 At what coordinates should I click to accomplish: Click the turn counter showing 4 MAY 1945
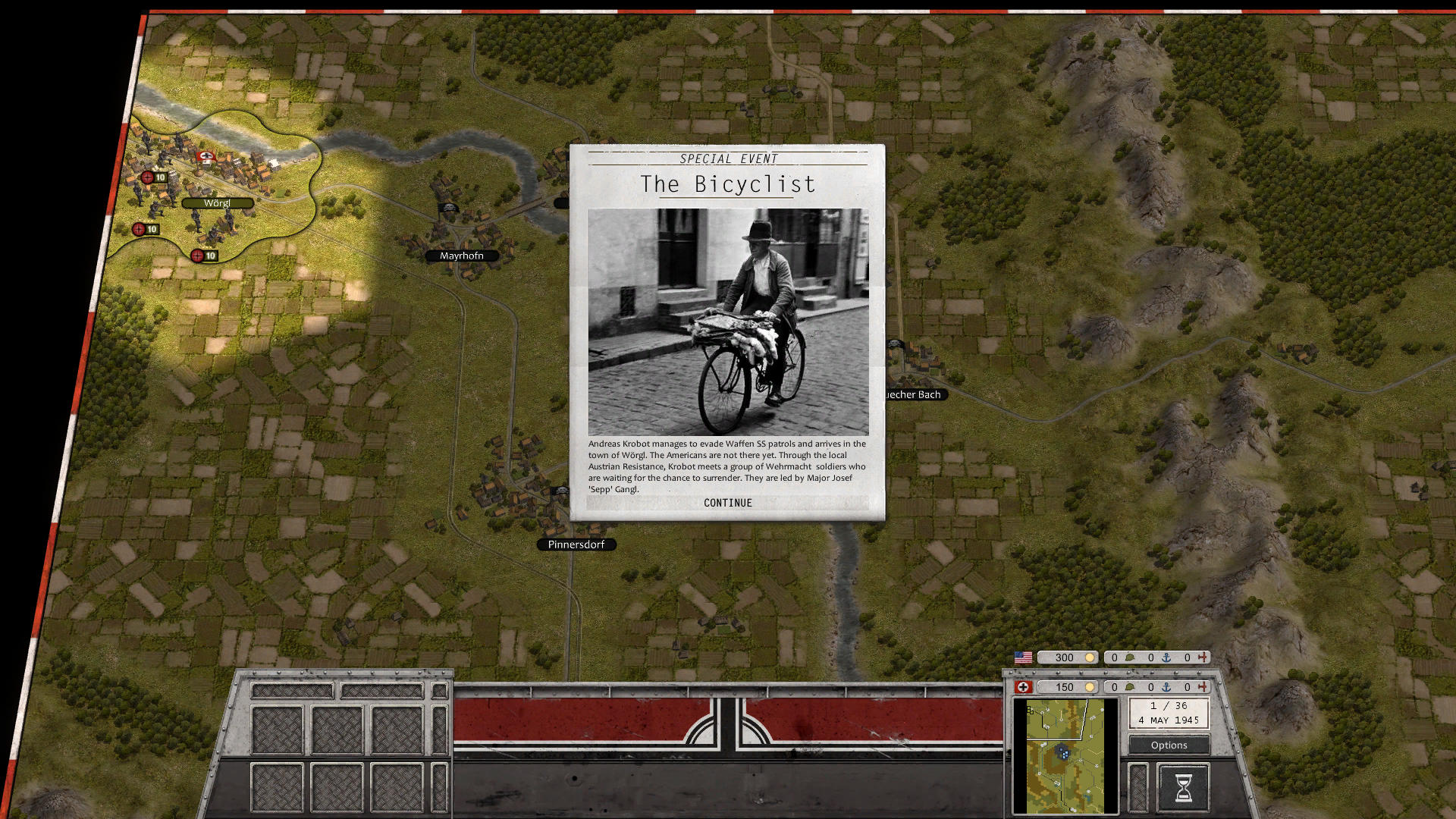pos(1169,714)
